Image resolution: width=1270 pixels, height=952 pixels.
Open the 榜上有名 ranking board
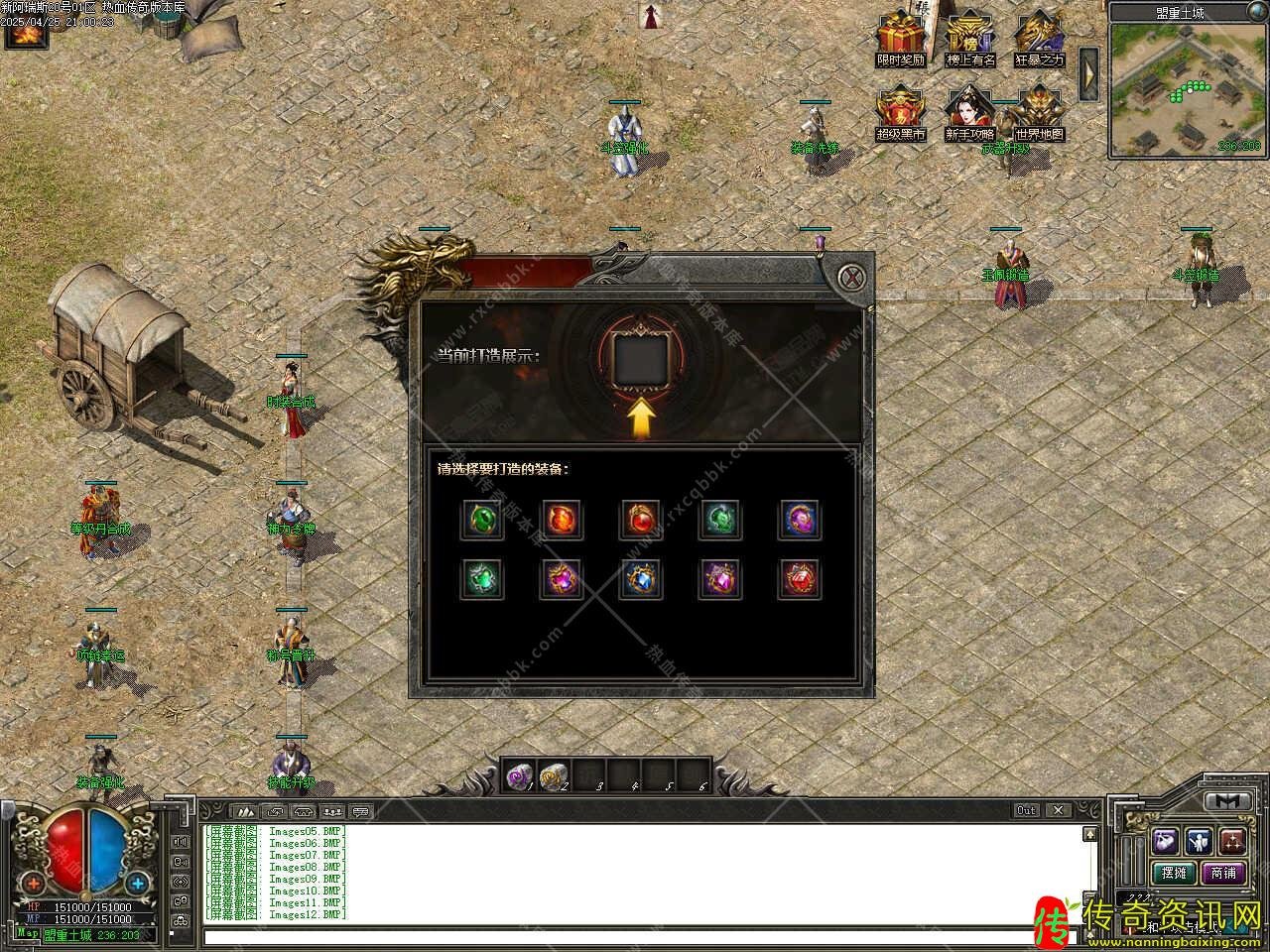(x=969, y=38)
